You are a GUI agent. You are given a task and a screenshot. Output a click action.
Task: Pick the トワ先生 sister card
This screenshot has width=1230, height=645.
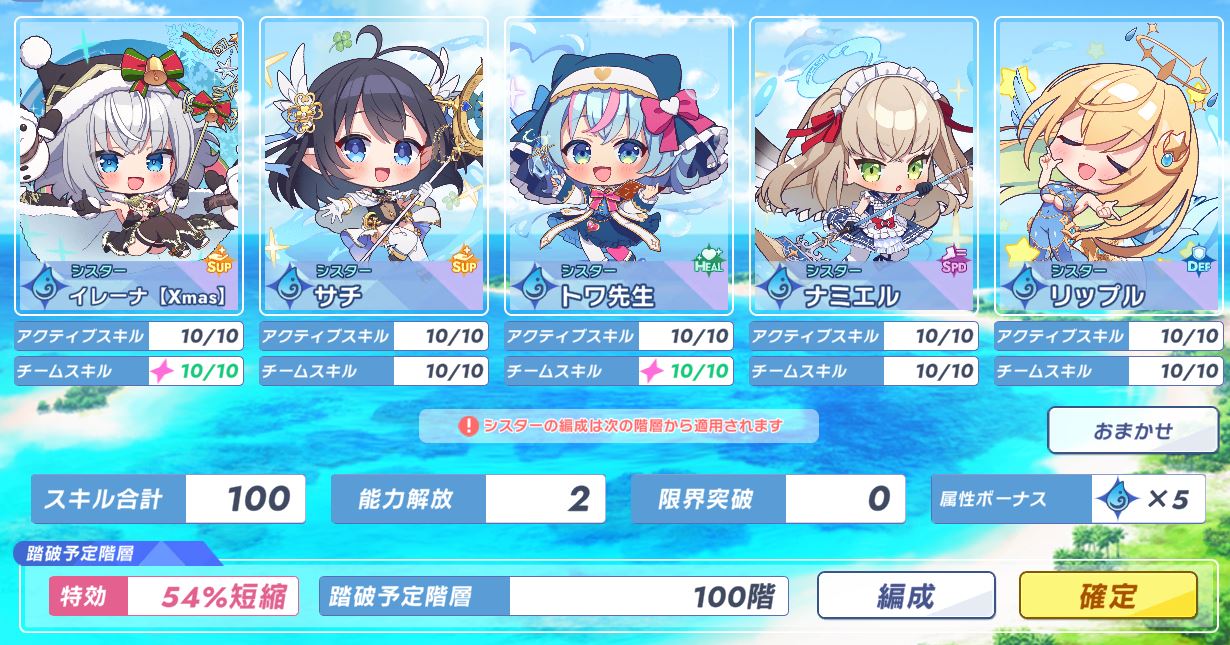click(619, 165)
